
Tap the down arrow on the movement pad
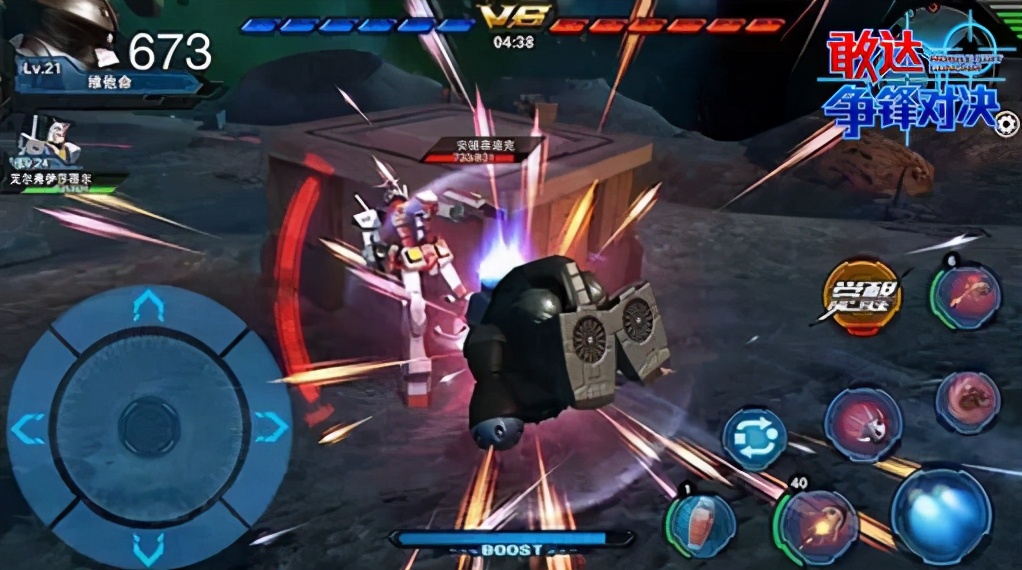click(x=148, y=547)
